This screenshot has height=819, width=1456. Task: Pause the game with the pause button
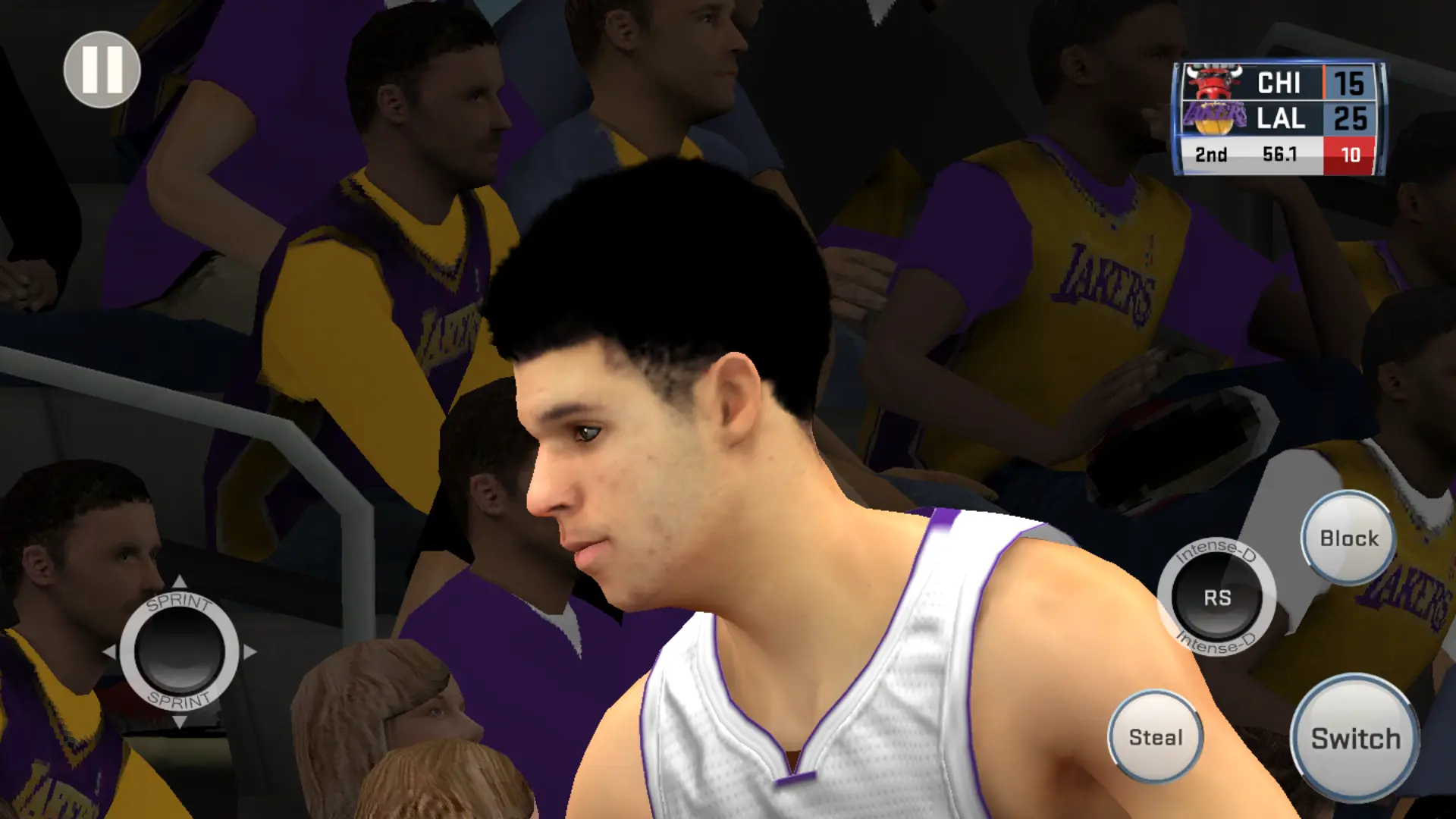click(x=102, y=70)
